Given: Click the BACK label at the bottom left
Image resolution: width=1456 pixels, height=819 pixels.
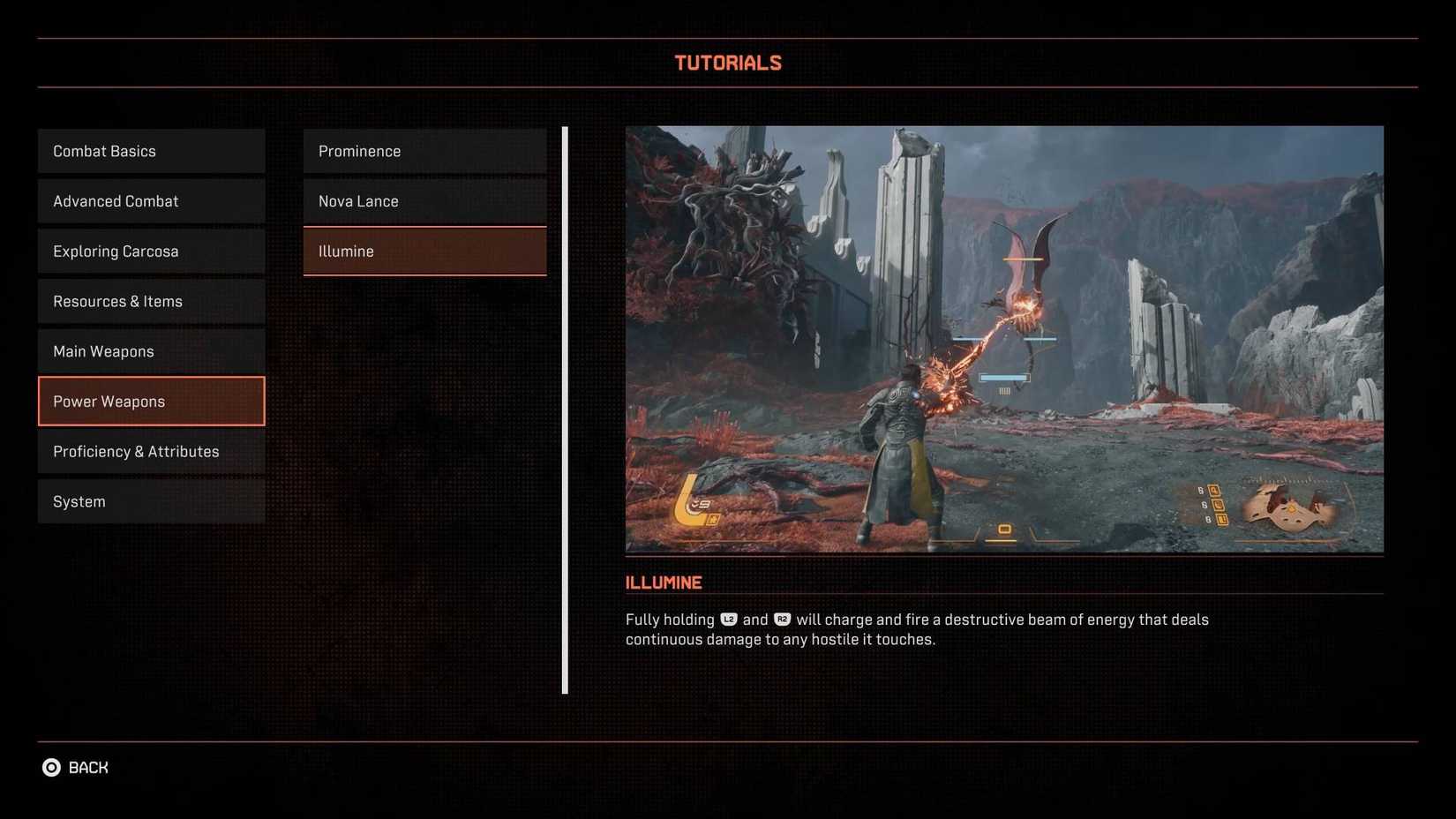Looking at the screenshot, I should 87,767.
